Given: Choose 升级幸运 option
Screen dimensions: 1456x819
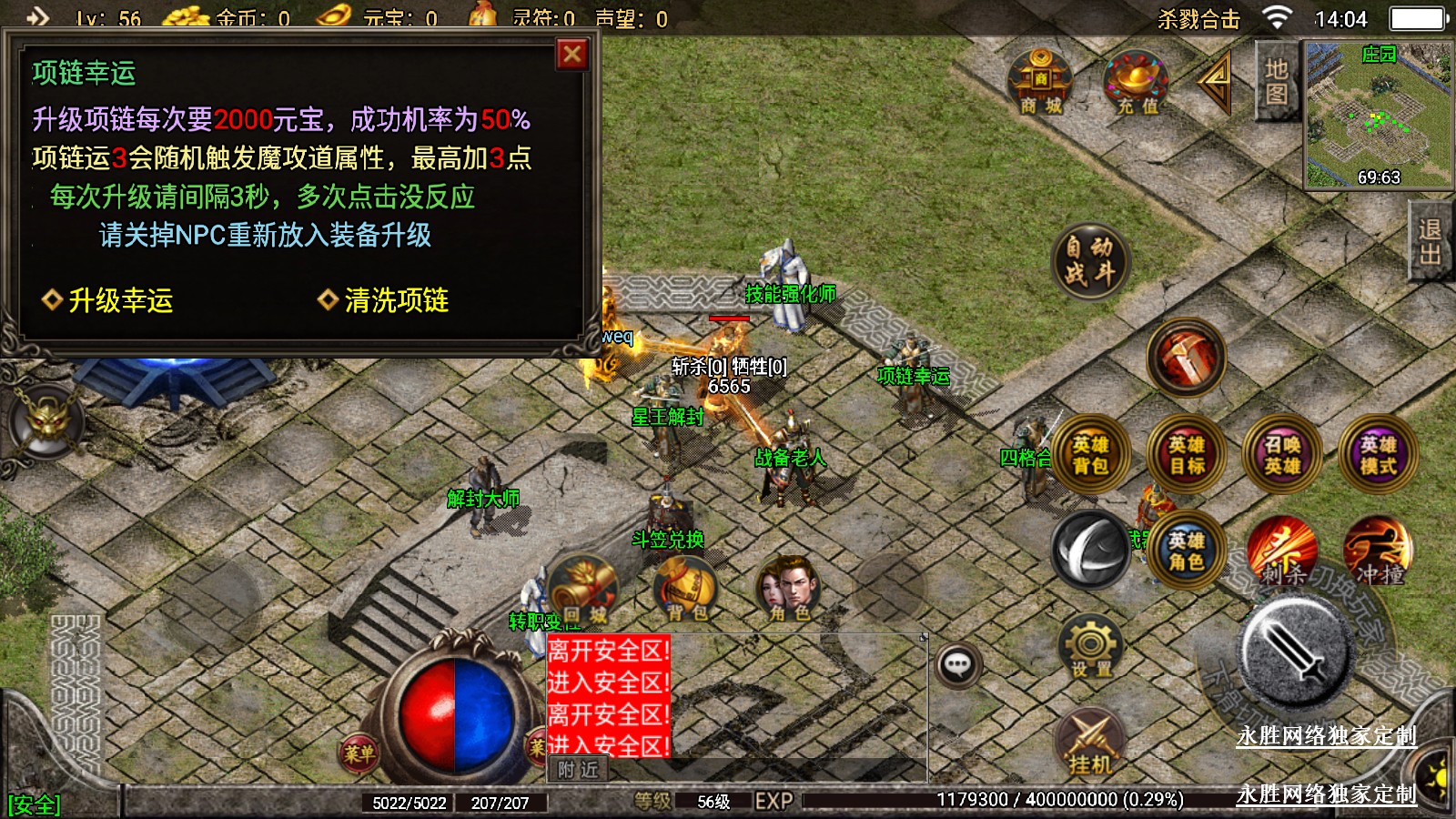Looking at the screenshot, I should [x=109, y=300].
